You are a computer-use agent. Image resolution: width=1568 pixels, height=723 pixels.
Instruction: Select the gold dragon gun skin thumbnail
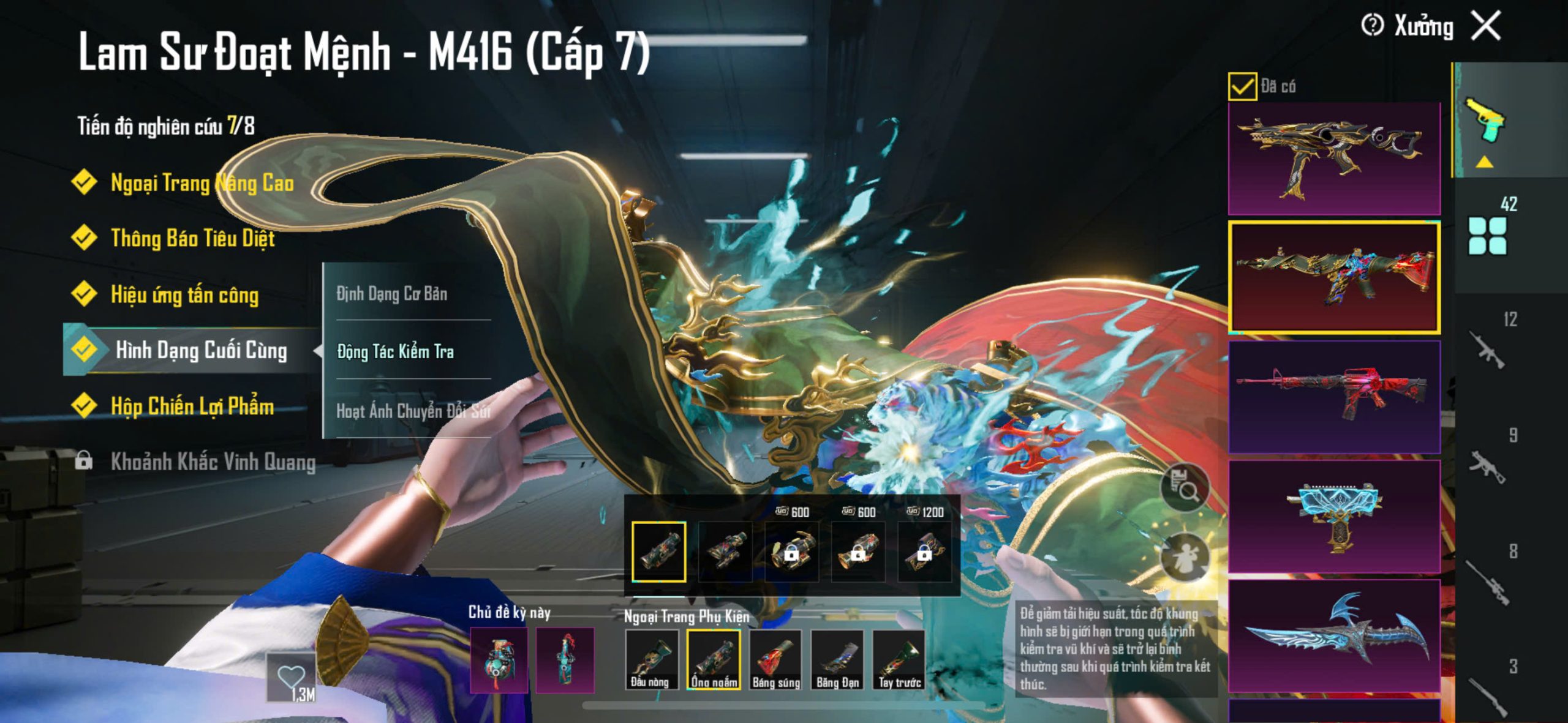pos(1334,158)
